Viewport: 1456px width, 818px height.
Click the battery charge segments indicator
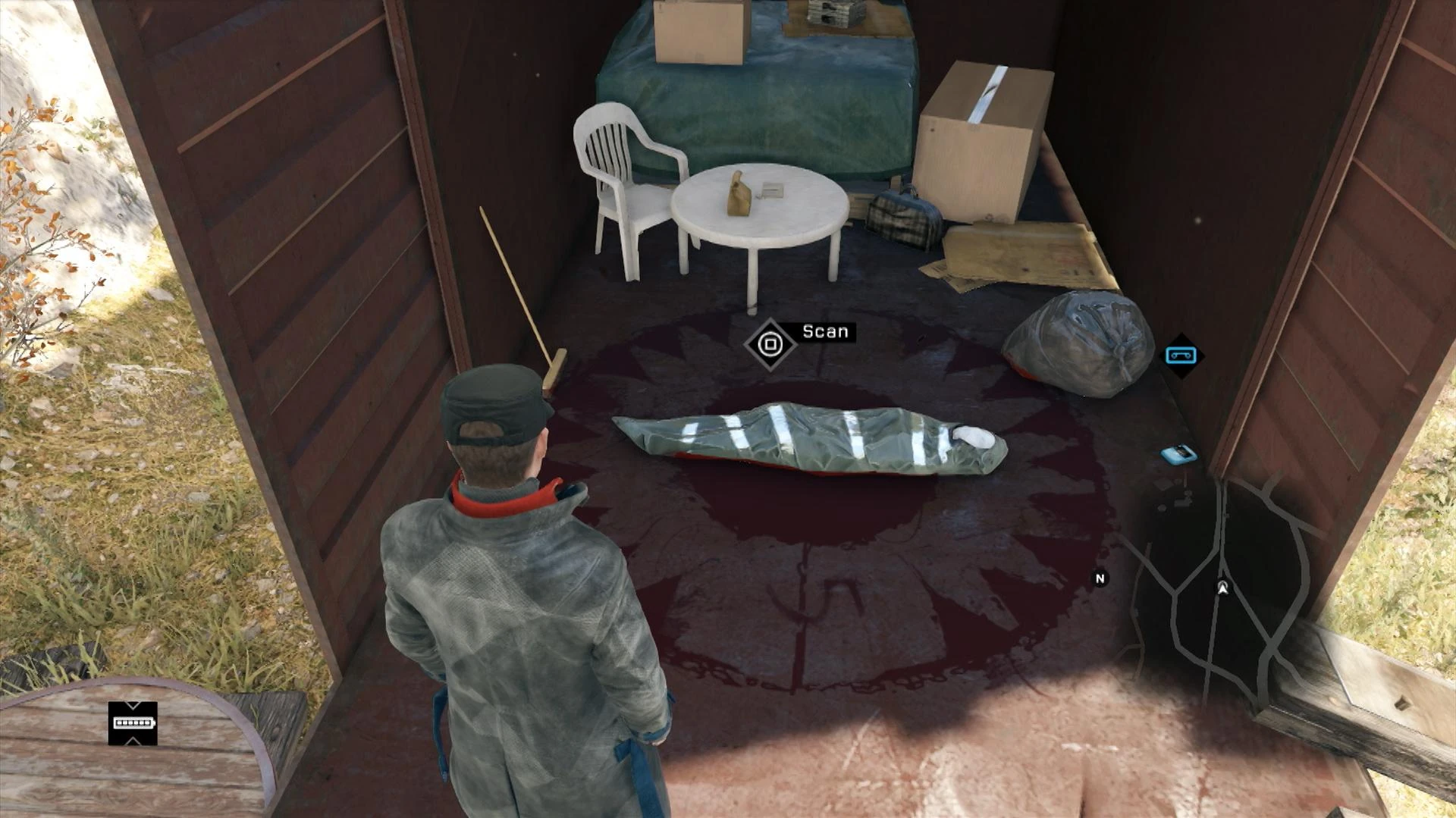point(133,723)
